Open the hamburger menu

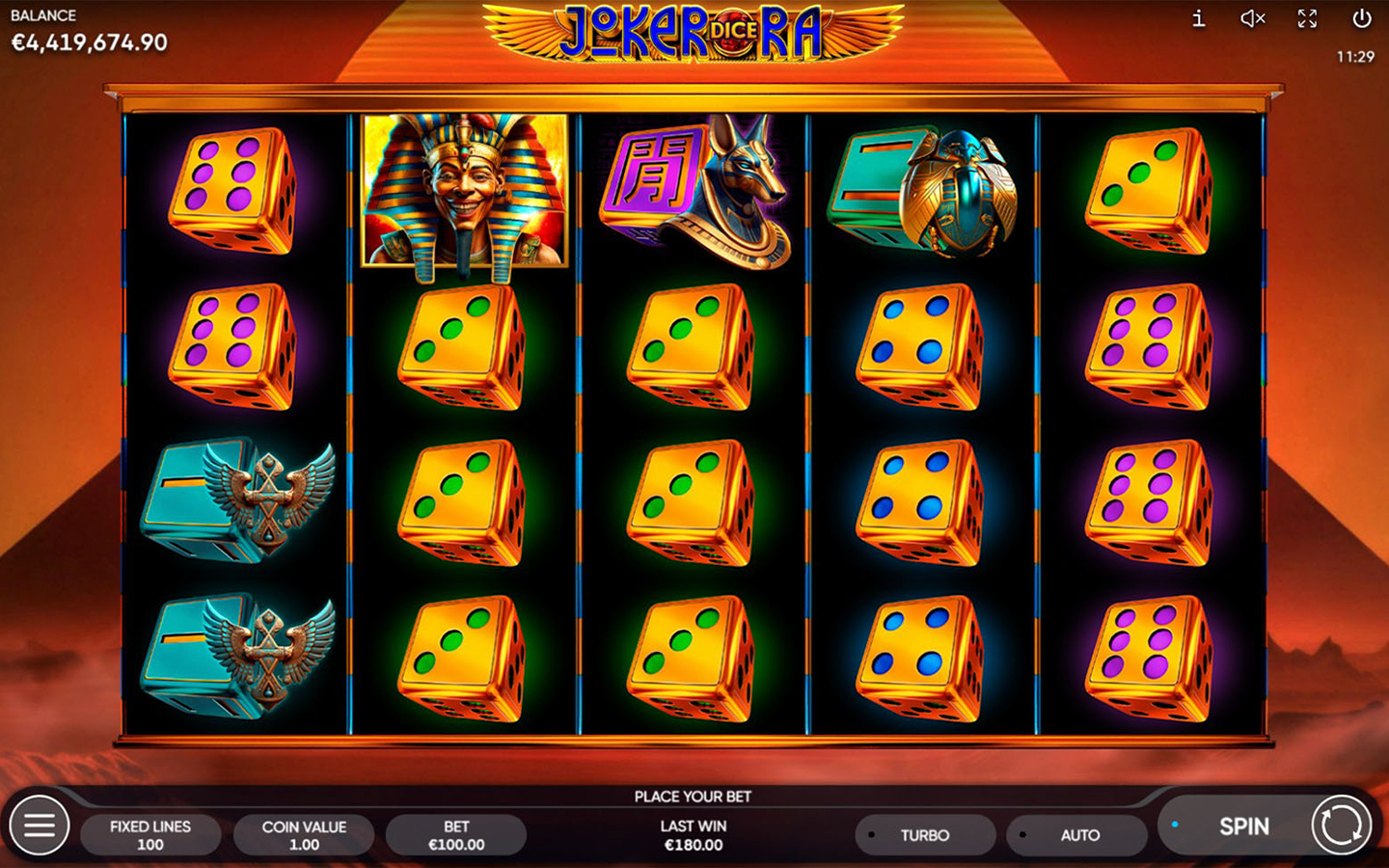tap(40, 826)
